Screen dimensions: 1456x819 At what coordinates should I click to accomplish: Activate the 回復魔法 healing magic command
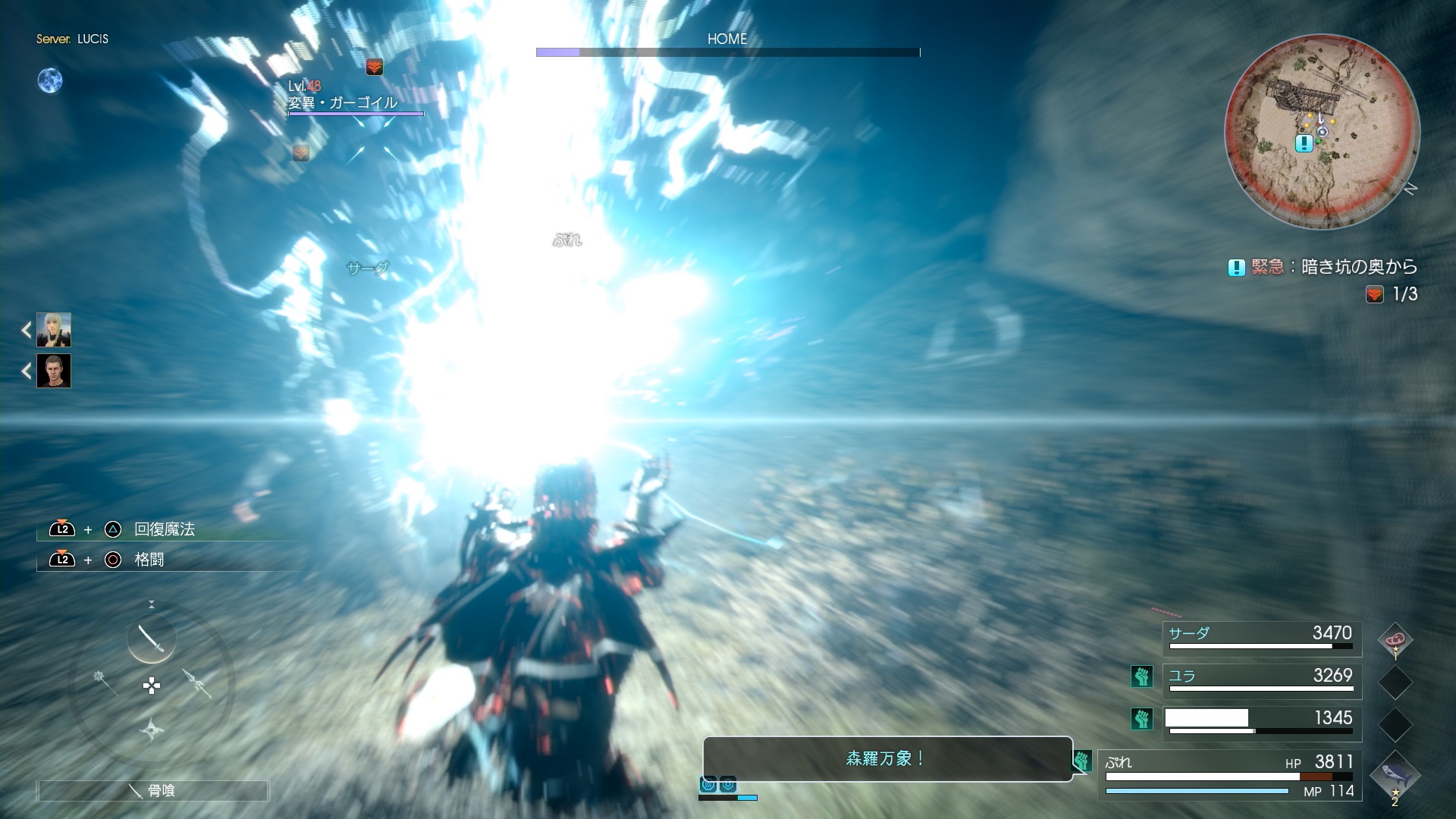click(164, 529)
